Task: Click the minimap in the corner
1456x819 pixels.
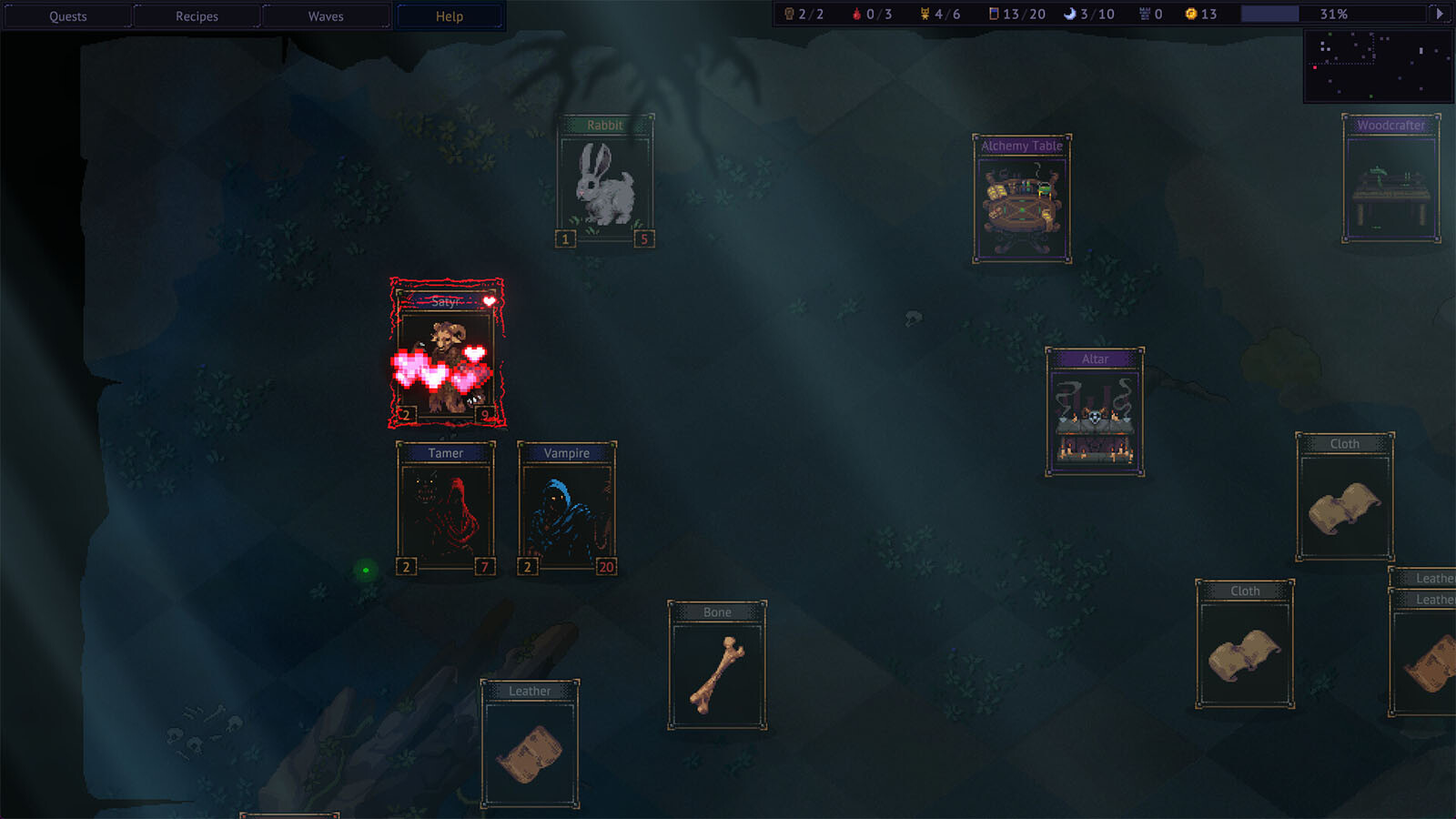Action: 1378,66
